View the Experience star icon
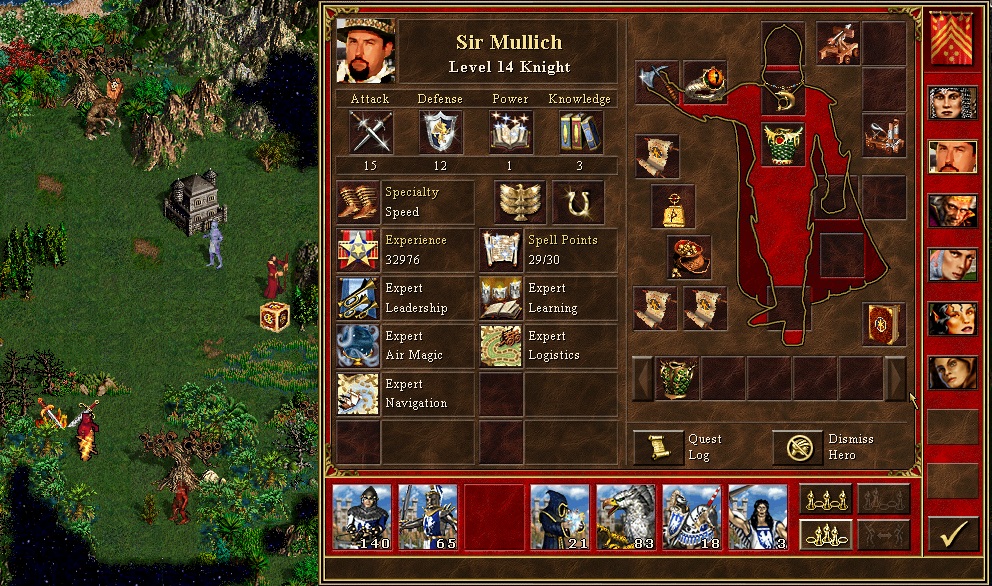This screenshot has width=992, height=586. [358, 250]
